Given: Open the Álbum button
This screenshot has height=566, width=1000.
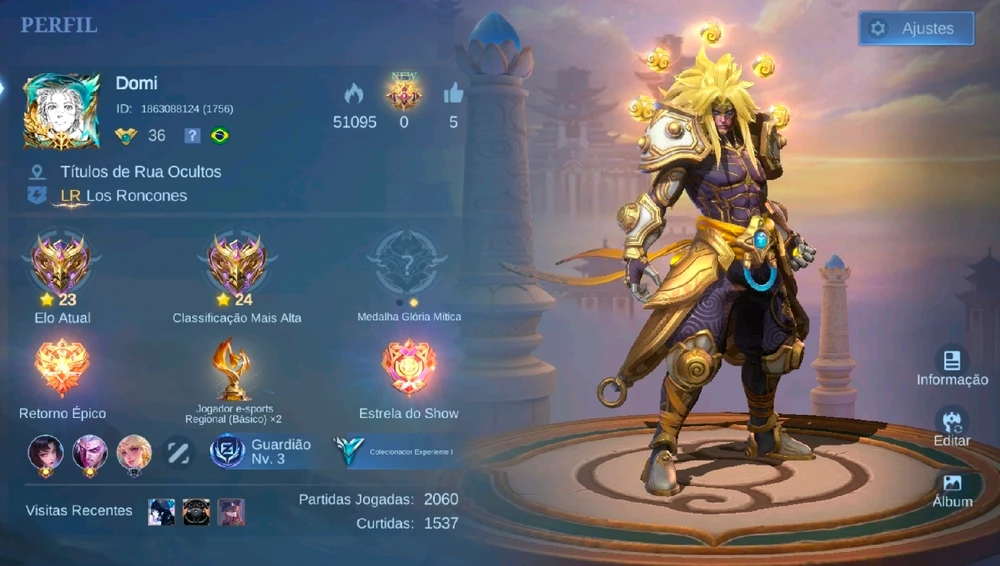Looking at the screenshot, I should [x=952, y=488].
